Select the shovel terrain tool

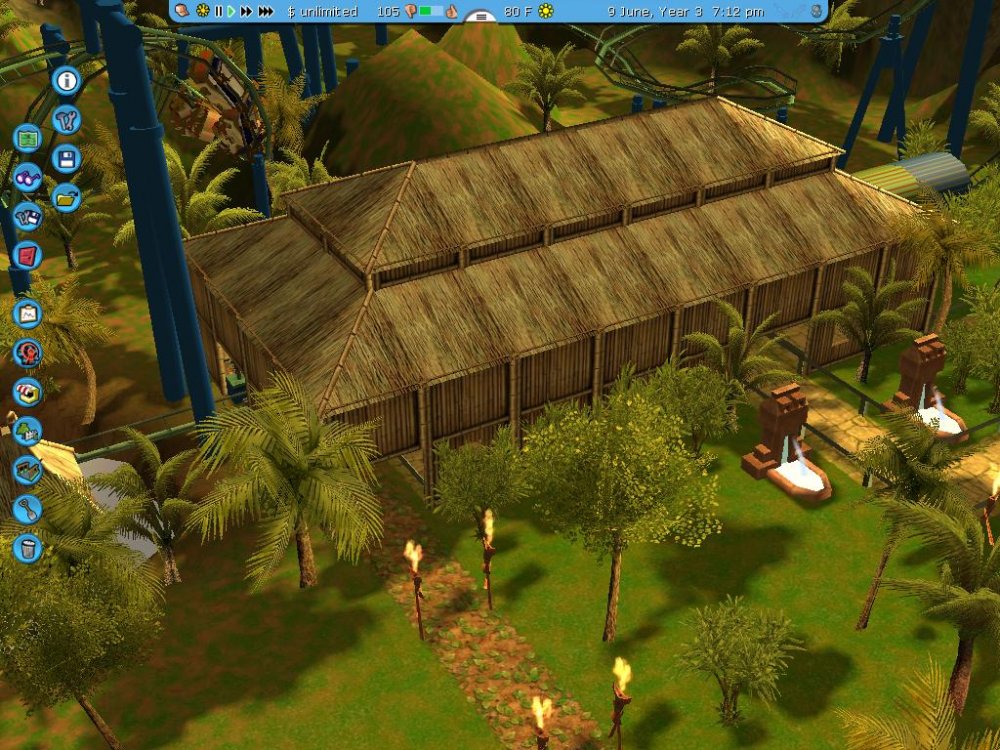click(x=28, y=509)
